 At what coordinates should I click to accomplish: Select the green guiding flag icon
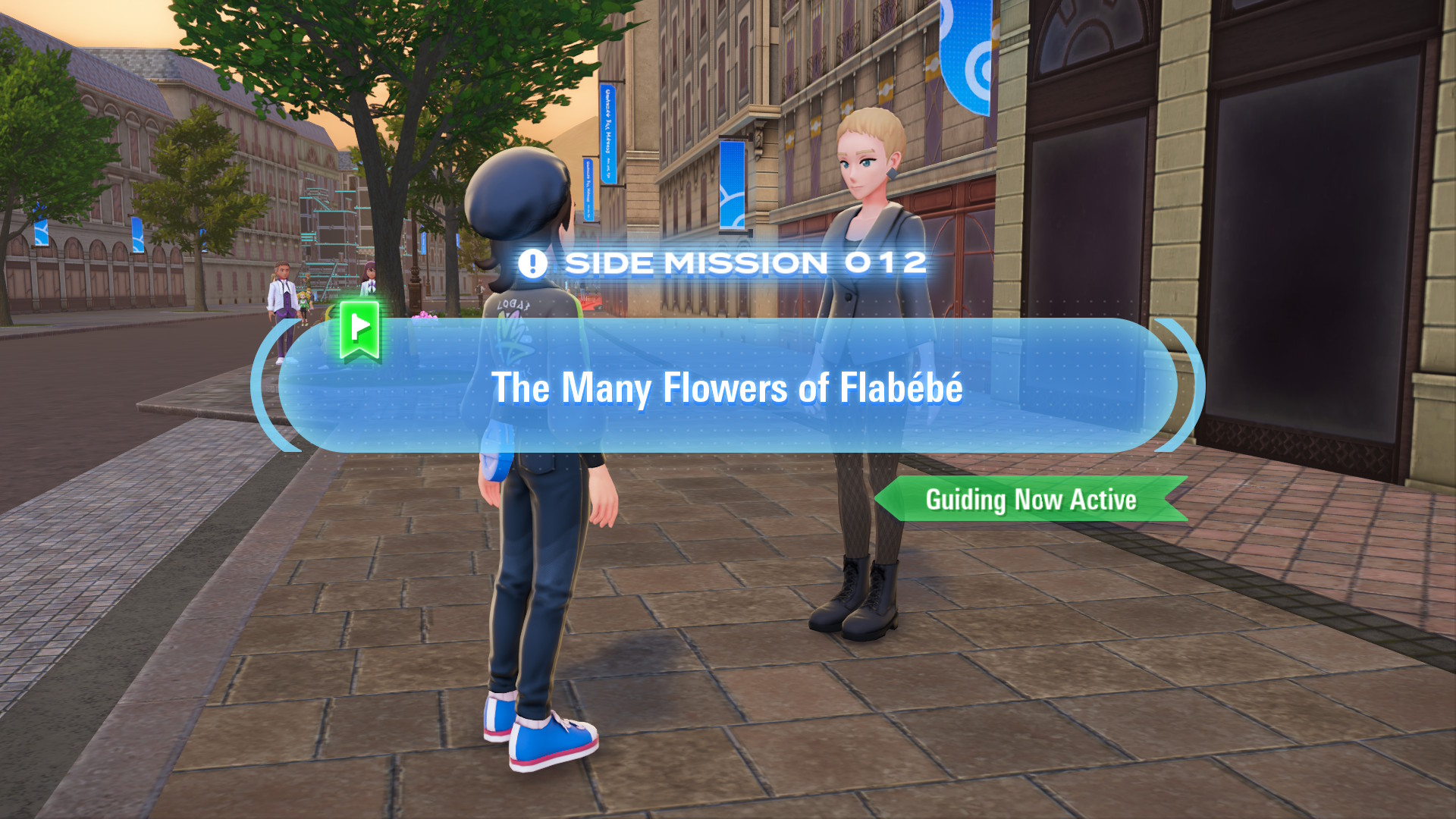[x=359, y=329]
